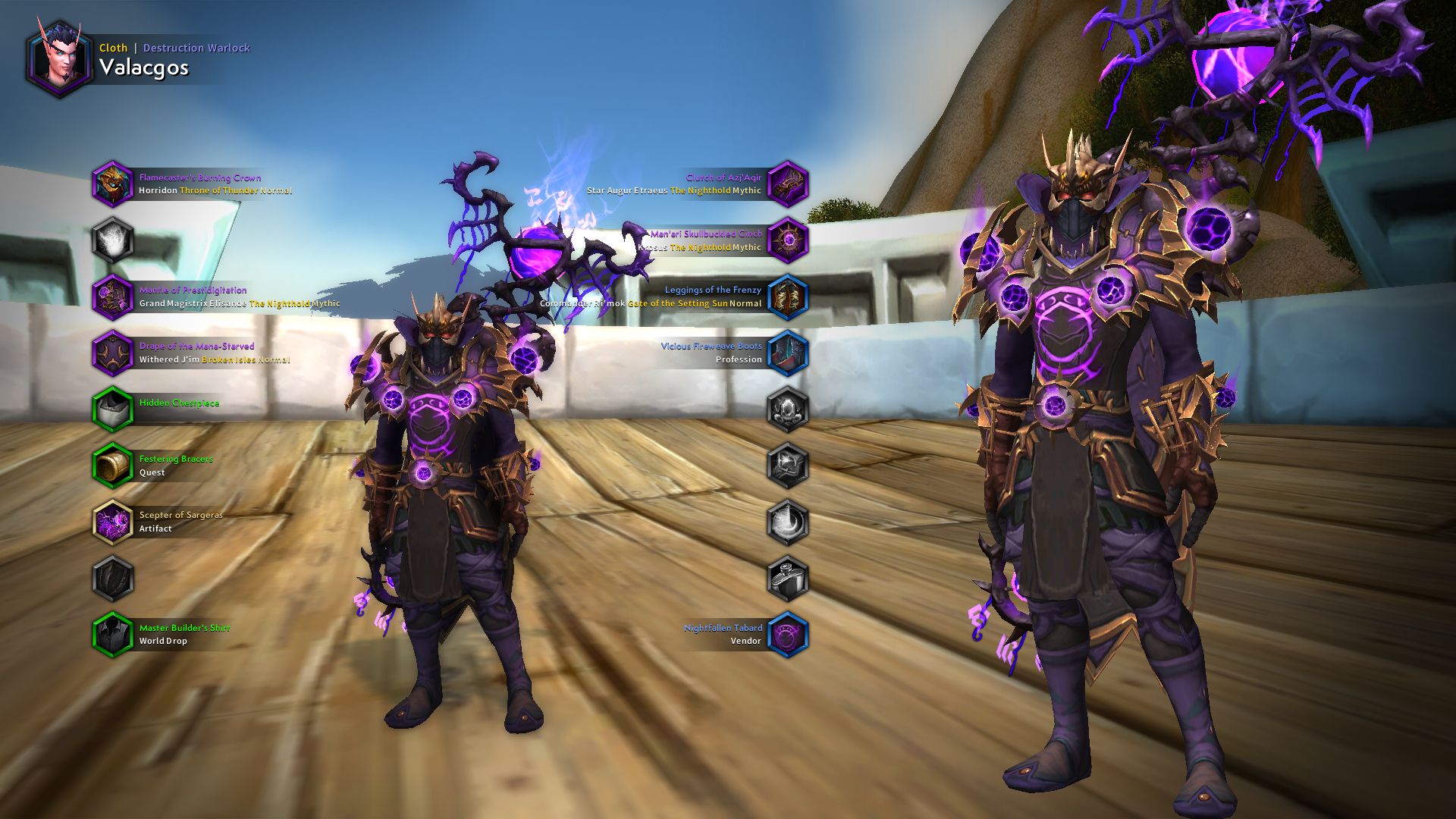Open the Drape of the Mana-Starved cloak icon
The image size is (1456, 819).
[114, 352]
